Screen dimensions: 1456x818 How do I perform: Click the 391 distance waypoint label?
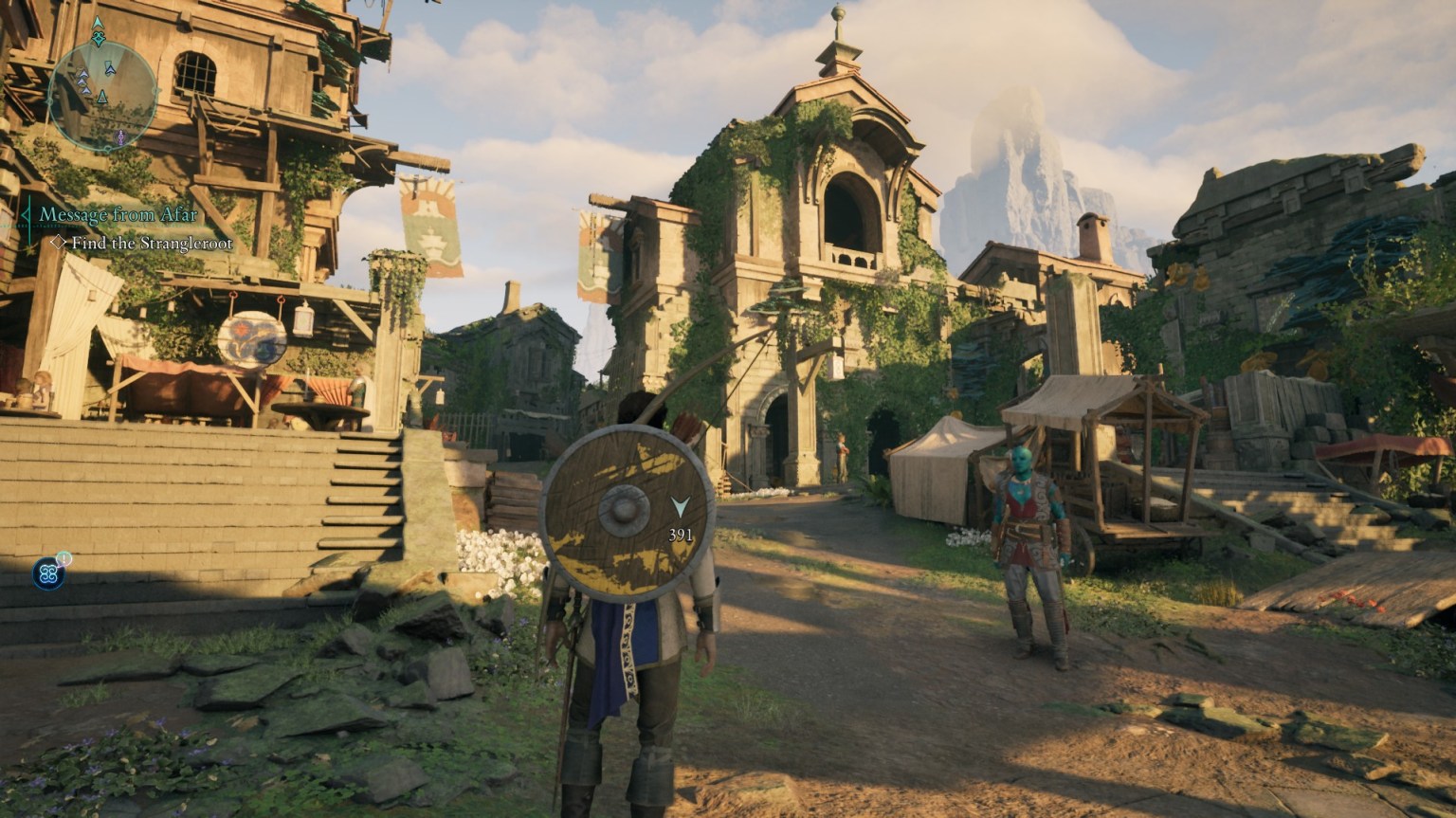point(681,534)
